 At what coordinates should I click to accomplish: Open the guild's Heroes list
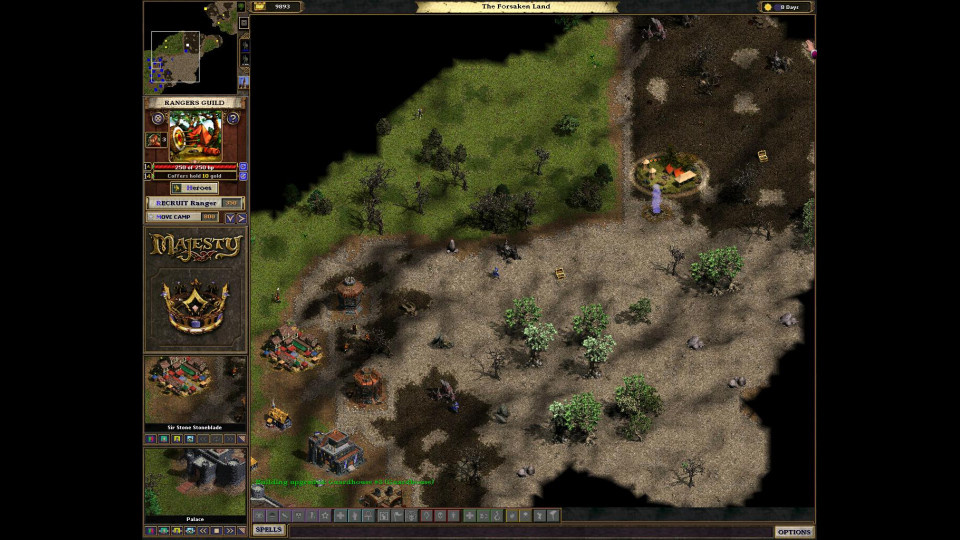(194, 188)
